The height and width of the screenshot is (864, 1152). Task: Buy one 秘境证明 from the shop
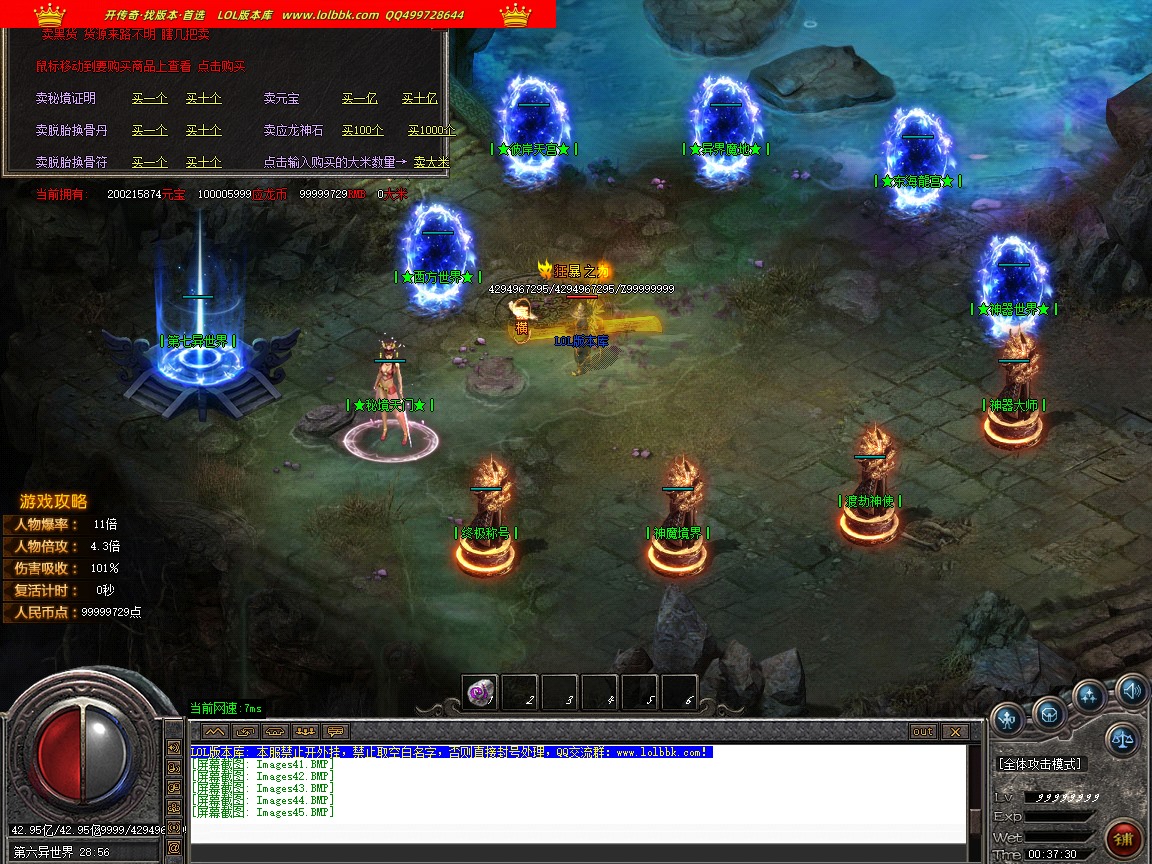coord(149,98)
